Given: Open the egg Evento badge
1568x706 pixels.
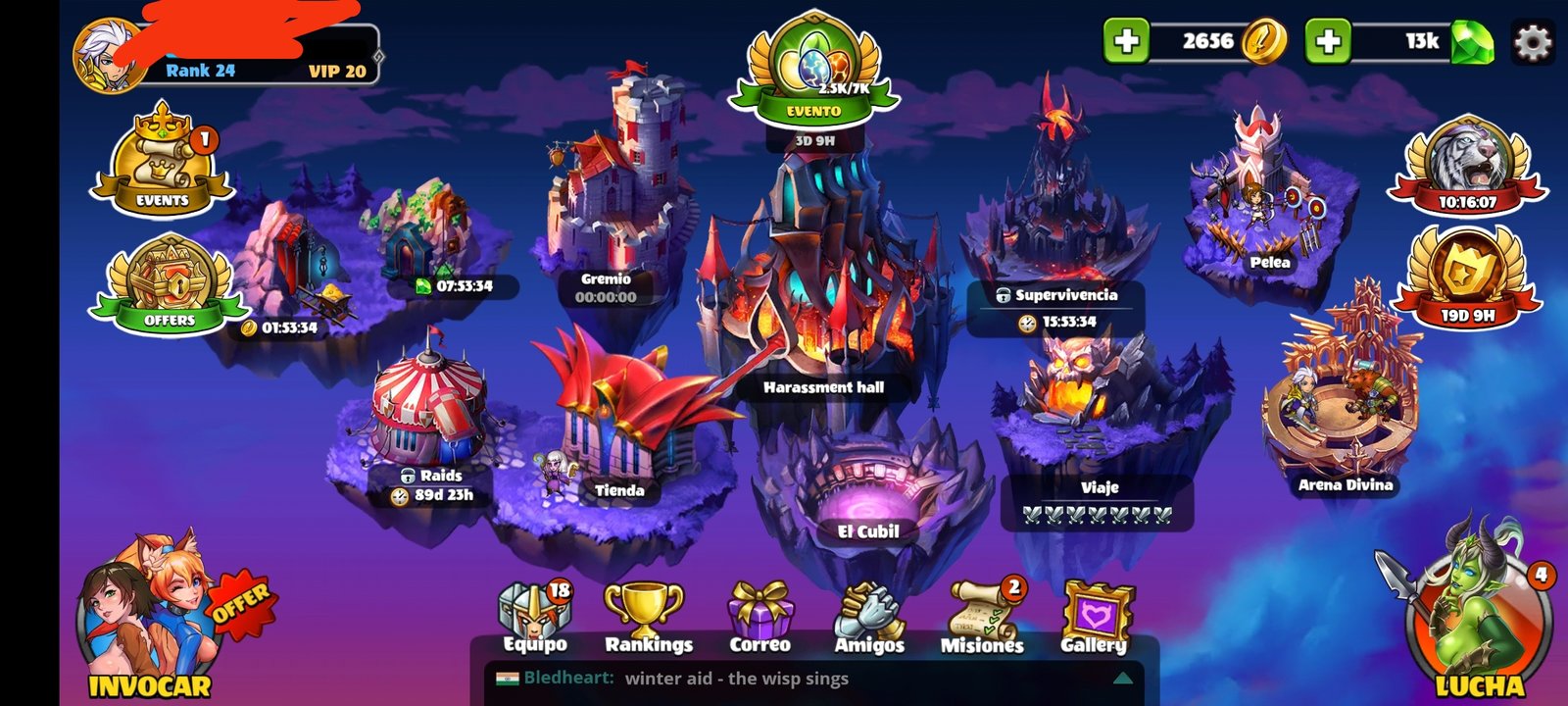Looking at the screenshot, I should pos(813,71).
